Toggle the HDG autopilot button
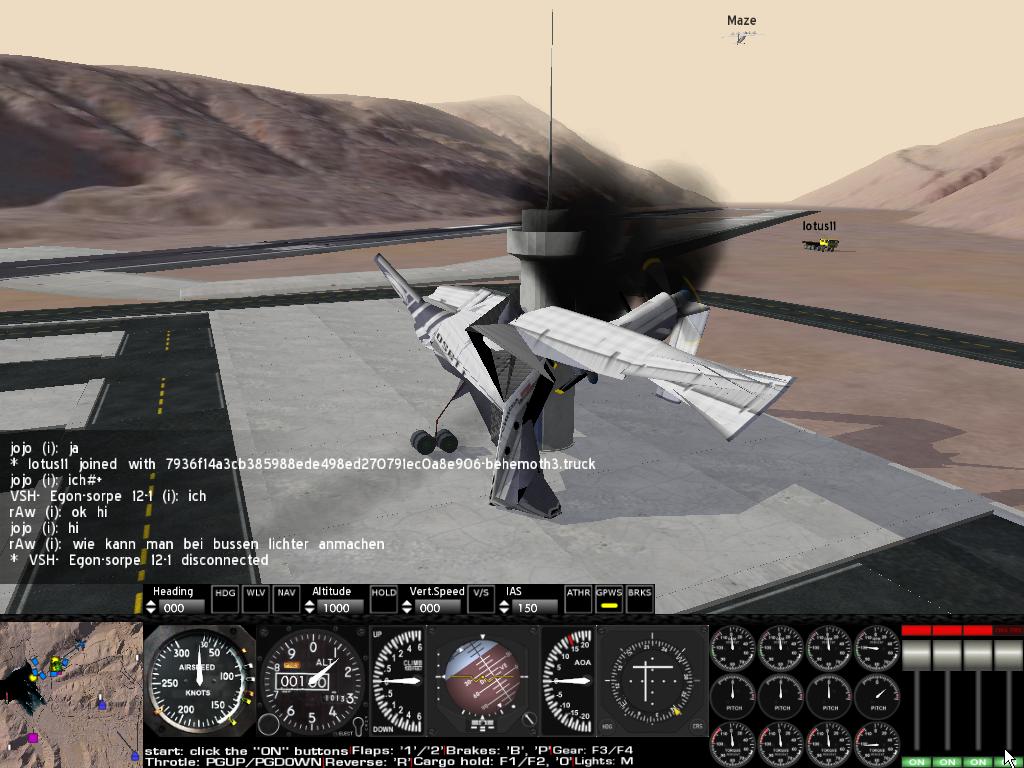Viewport: 1024px width, 768px height. click(x=225, y=598)
